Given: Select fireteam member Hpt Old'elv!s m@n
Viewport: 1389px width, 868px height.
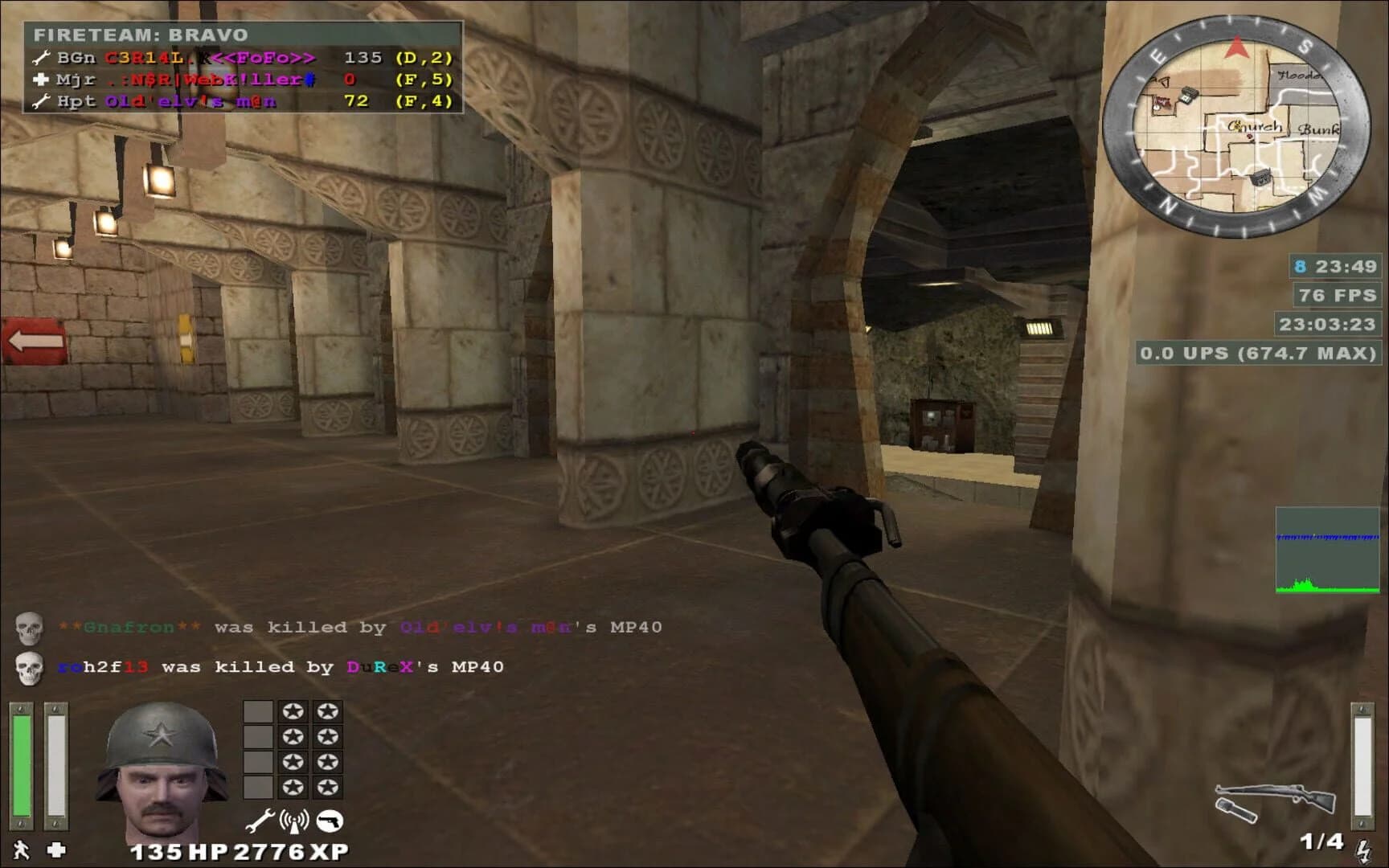Looking at the screenshot, I should [x=185, y=102].
